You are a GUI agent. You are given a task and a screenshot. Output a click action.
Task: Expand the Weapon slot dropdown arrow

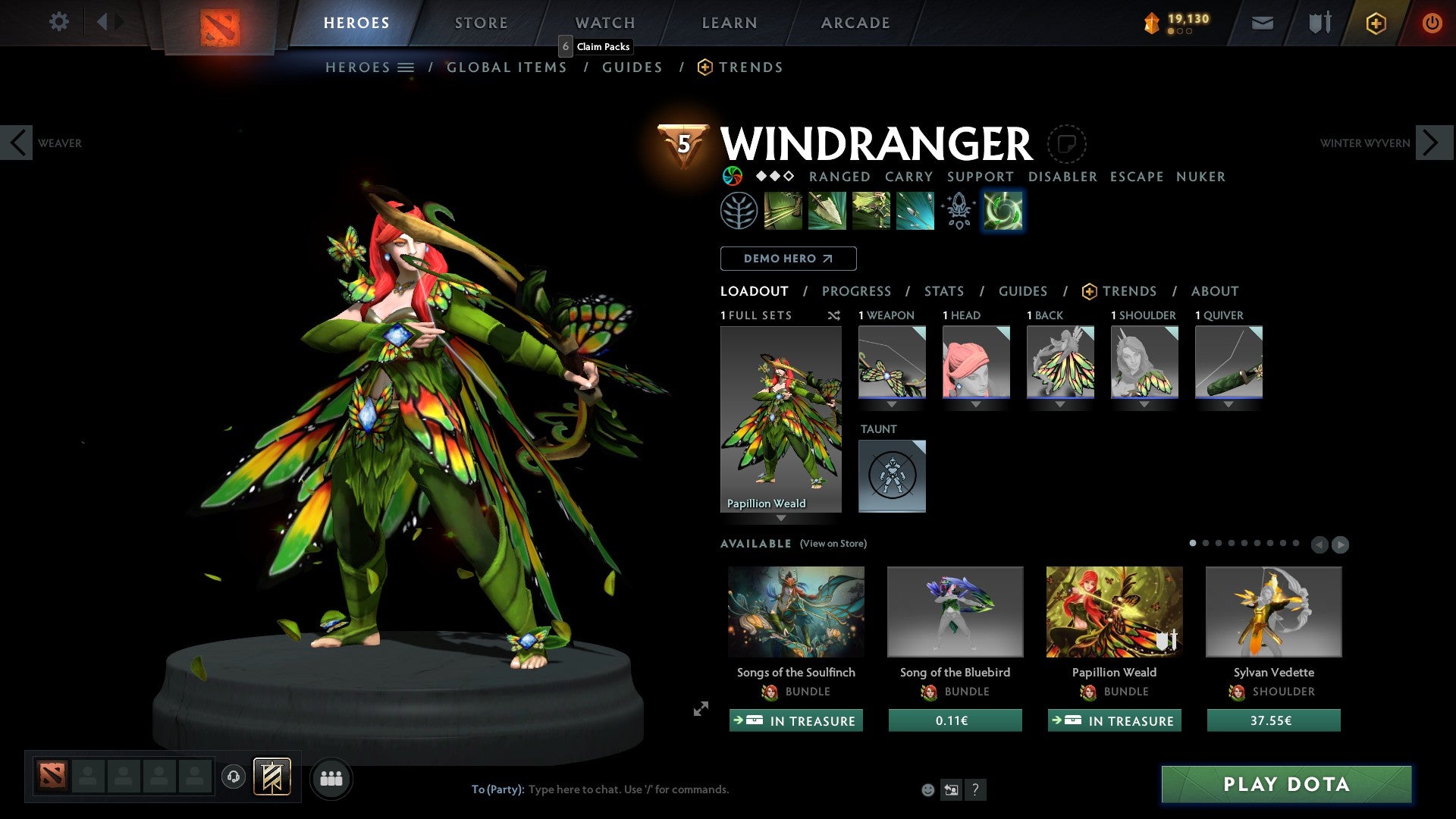point(892,404)
